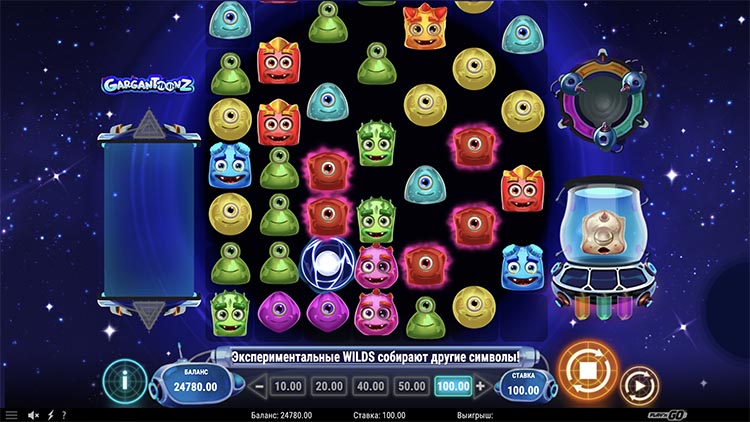Open the game info paytable button
The height and width of the screenshot is (422, 750).
tap(123, 383)
